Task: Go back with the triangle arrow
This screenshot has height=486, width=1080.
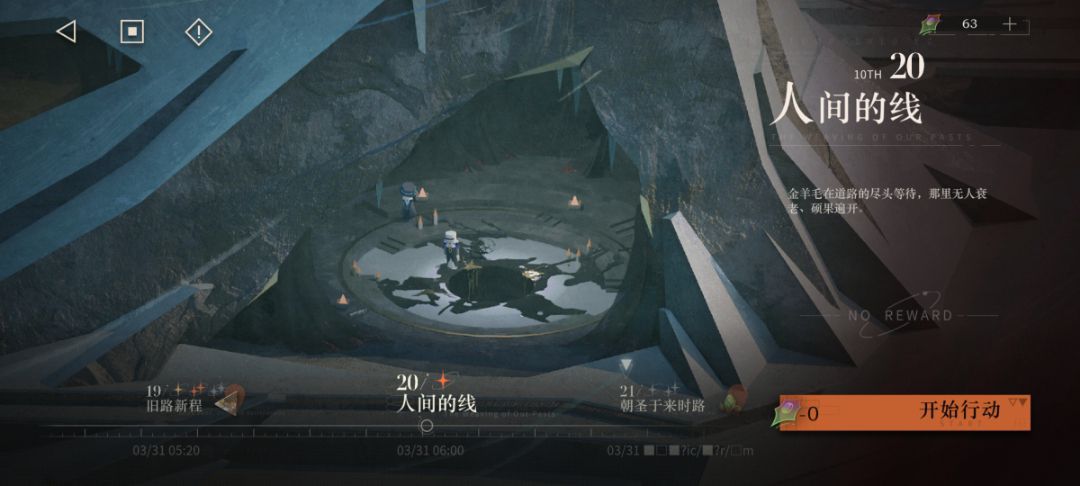Action: (x=66, y=32)
